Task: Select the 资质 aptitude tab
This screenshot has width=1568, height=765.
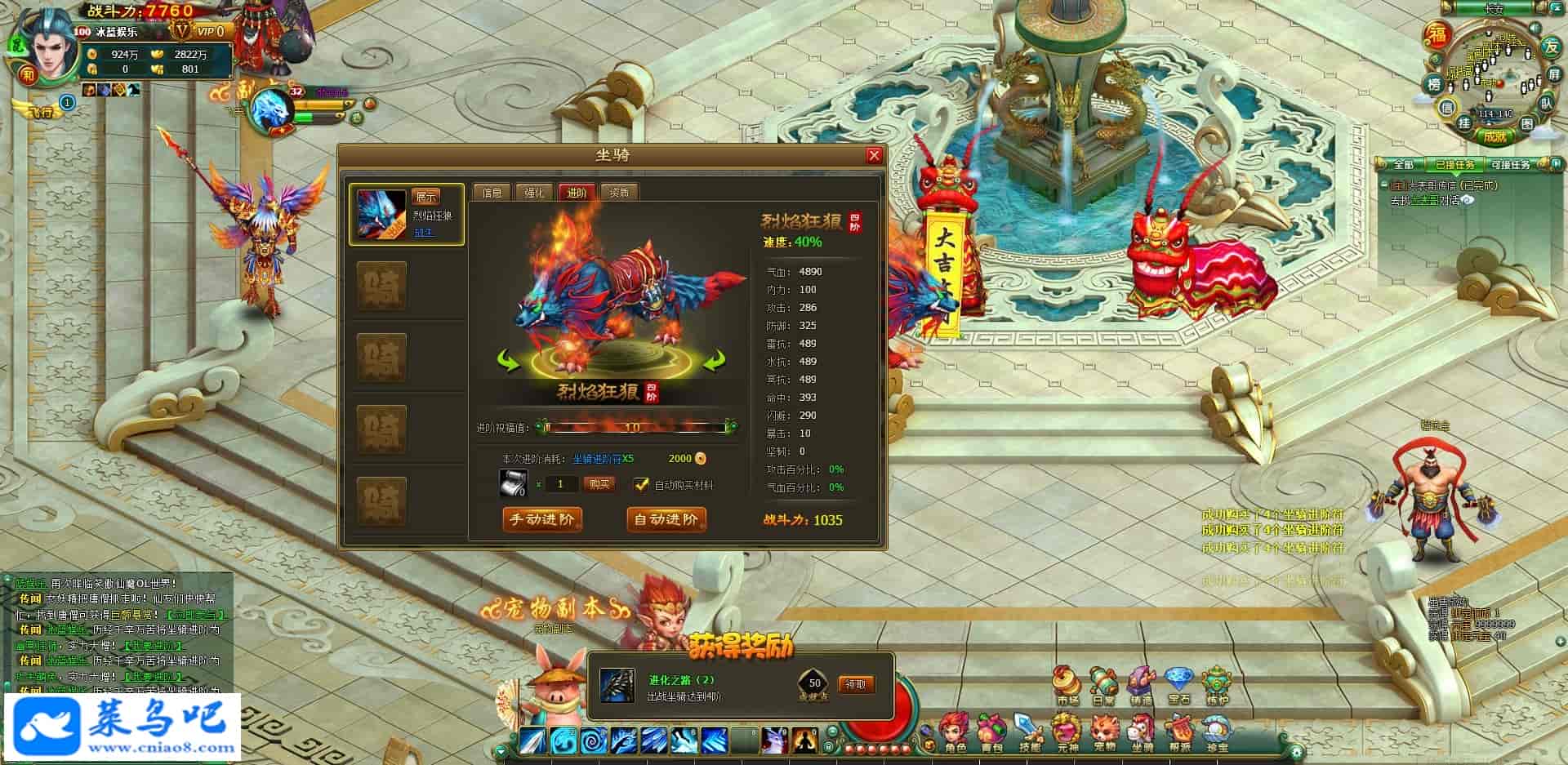Action: click(x=619, y=193)
